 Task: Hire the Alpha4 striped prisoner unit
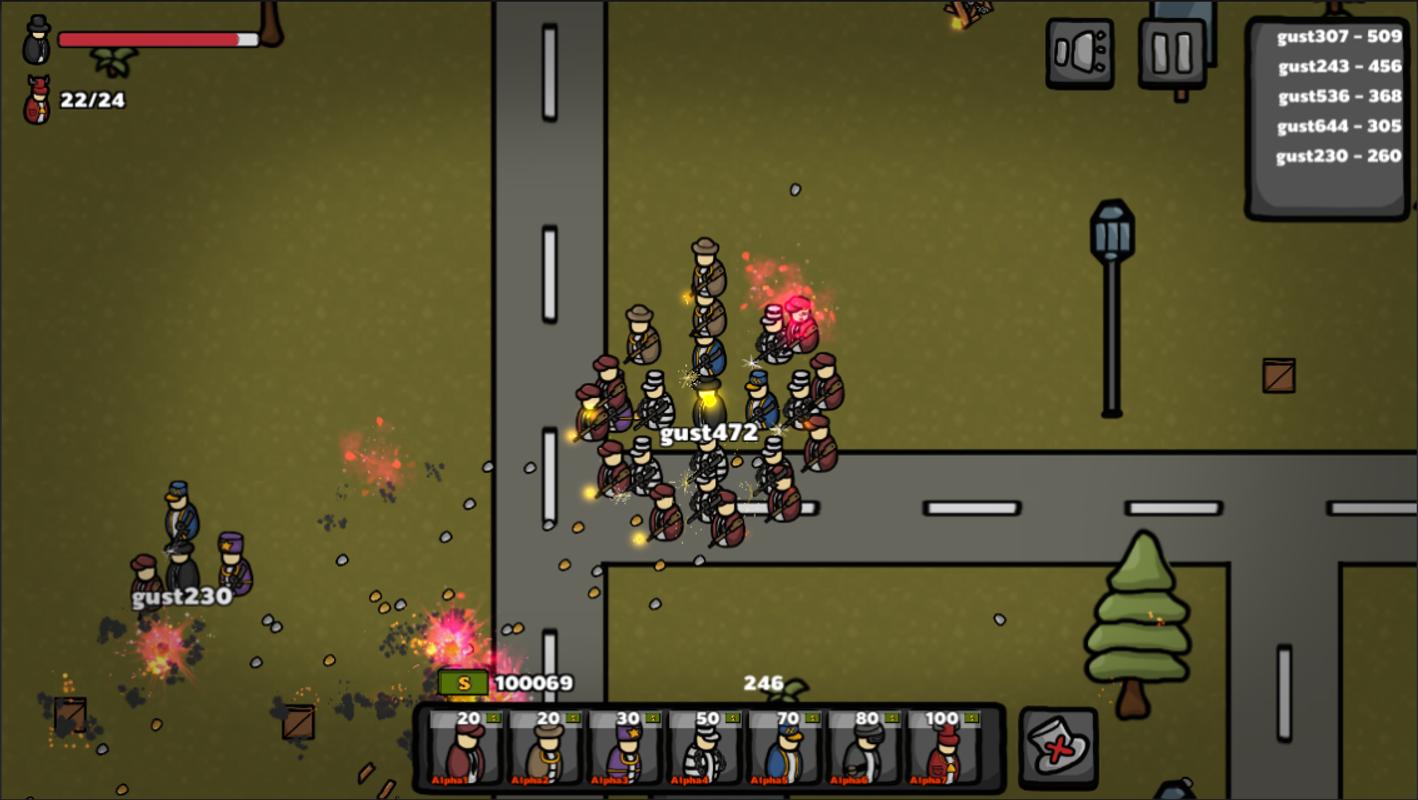pyautogui.click(x=707, y=749)
